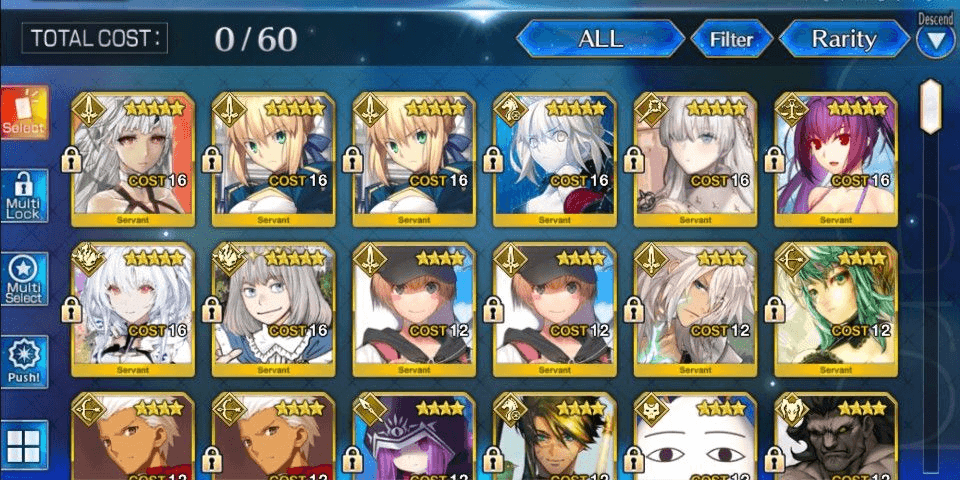This screenshot has width=960, height=480.
Task: Open the Filter options
Action: click(731, 40)
